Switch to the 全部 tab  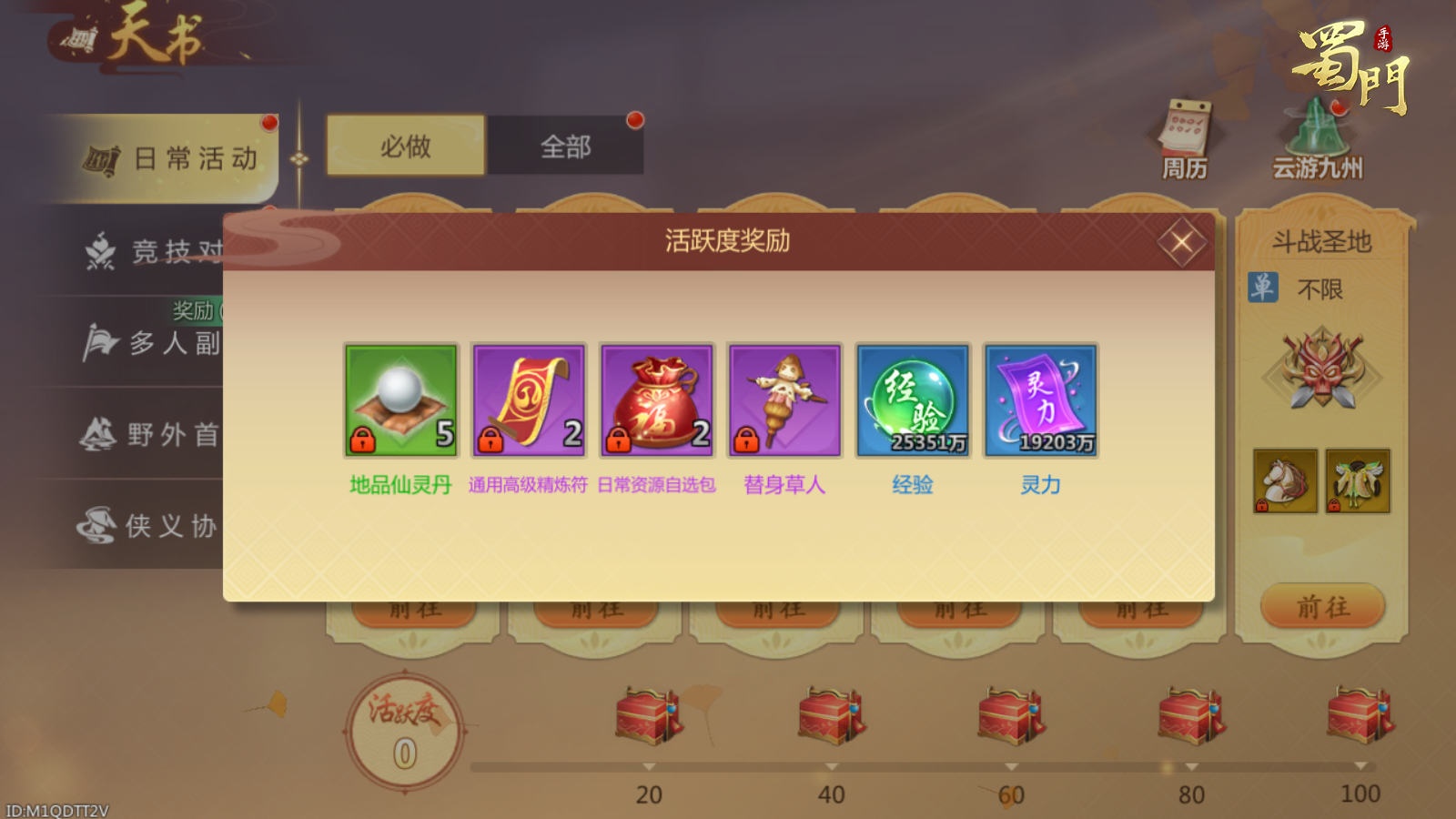coord(567,146)
